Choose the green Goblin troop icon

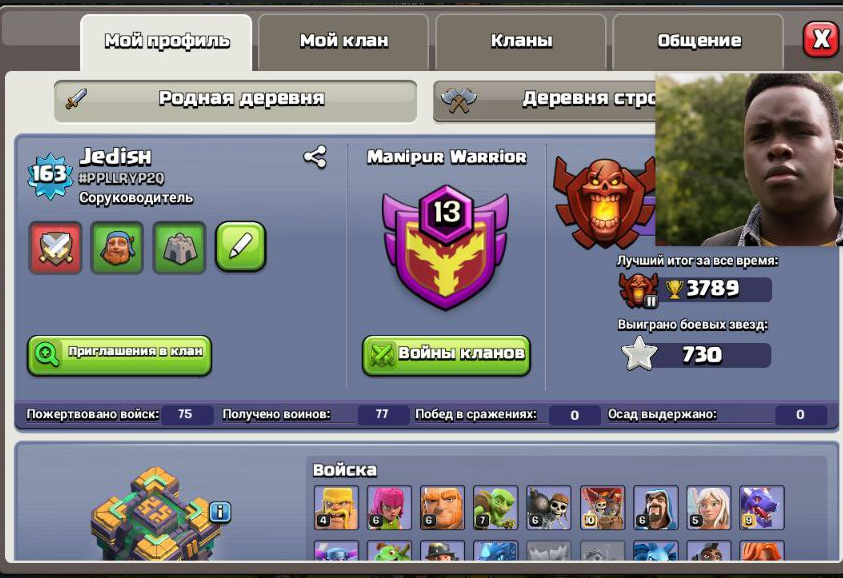tap(495, 508)
